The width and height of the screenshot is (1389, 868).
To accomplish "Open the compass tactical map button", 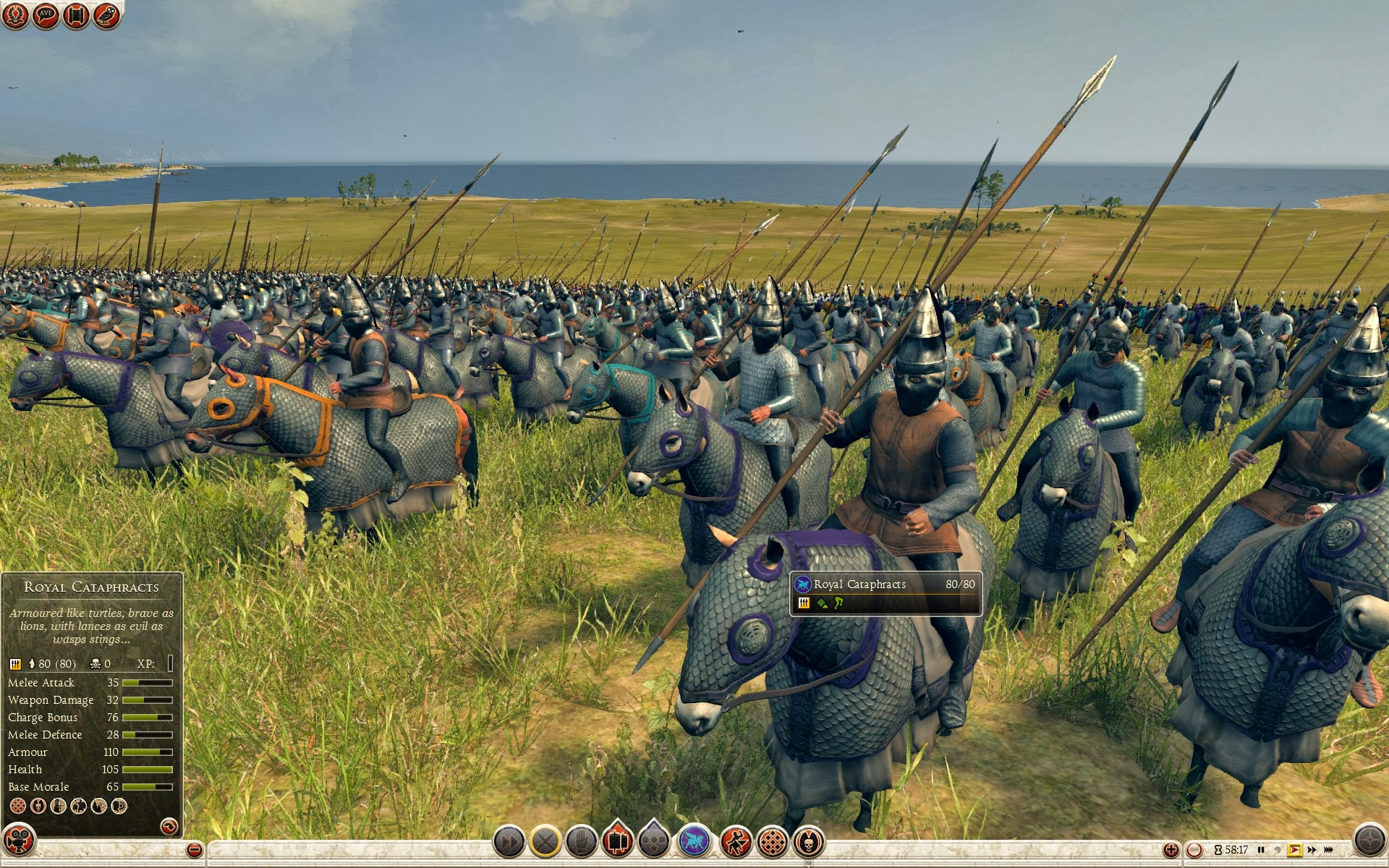I will (x=1368, y=841).
